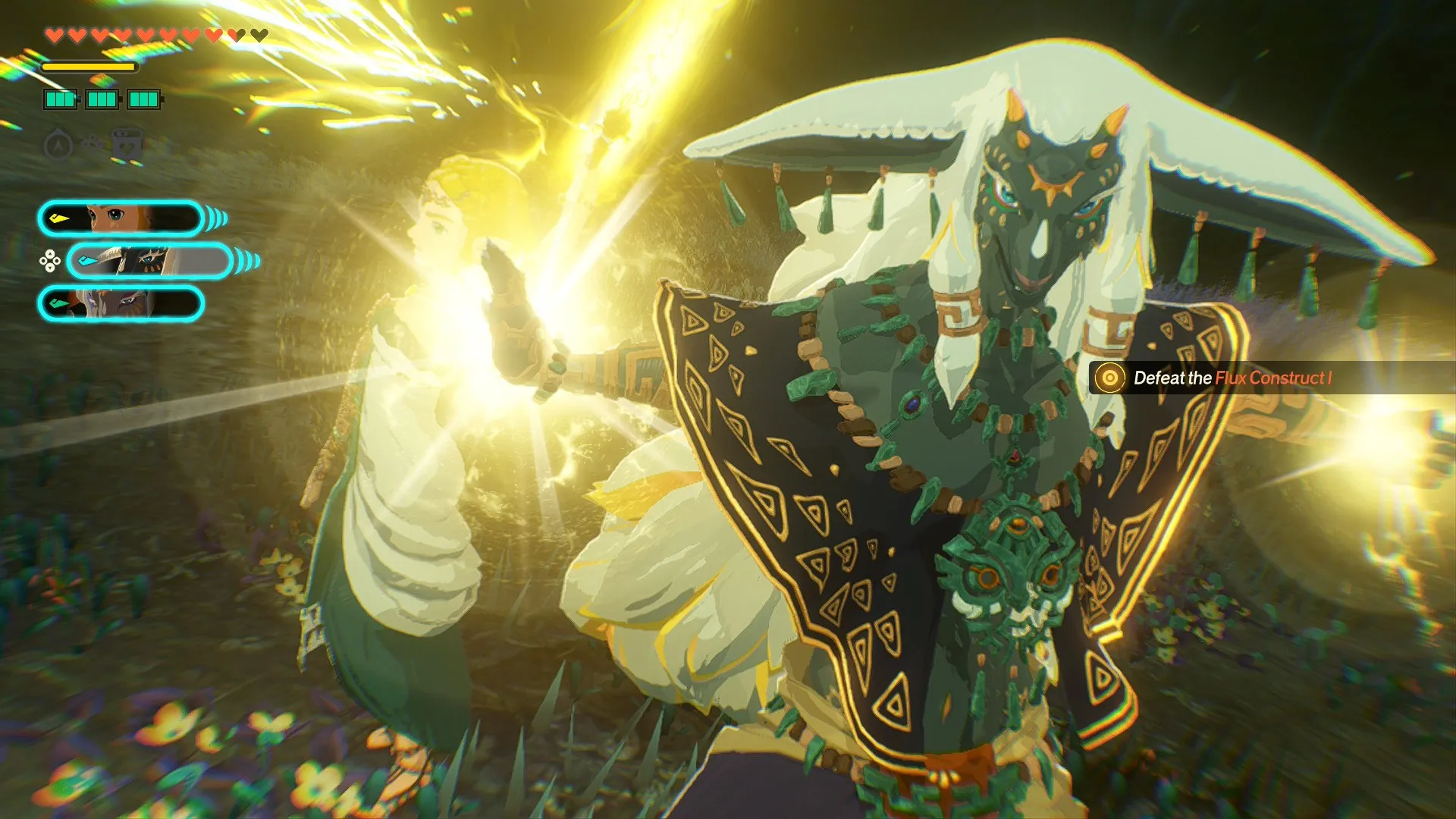Select the first Zonai battery cell
Image resolution: width=1456 pixels, height=819 pixels.
pos(60,99)
